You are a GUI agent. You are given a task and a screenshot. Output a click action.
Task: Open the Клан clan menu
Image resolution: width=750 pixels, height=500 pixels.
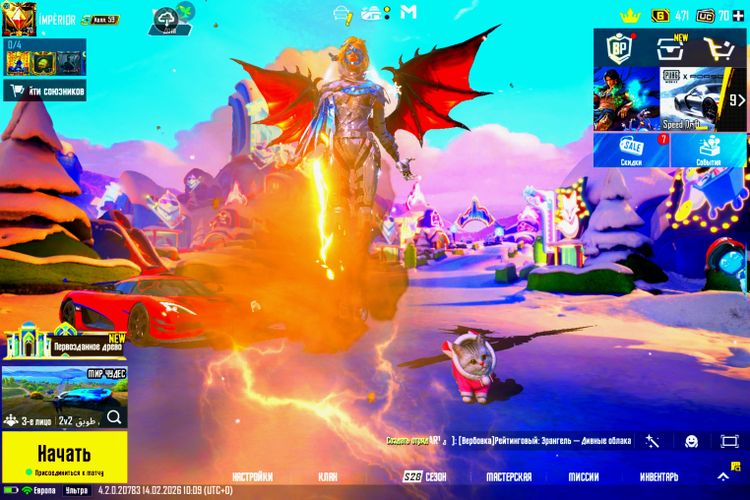click(328, 477)
